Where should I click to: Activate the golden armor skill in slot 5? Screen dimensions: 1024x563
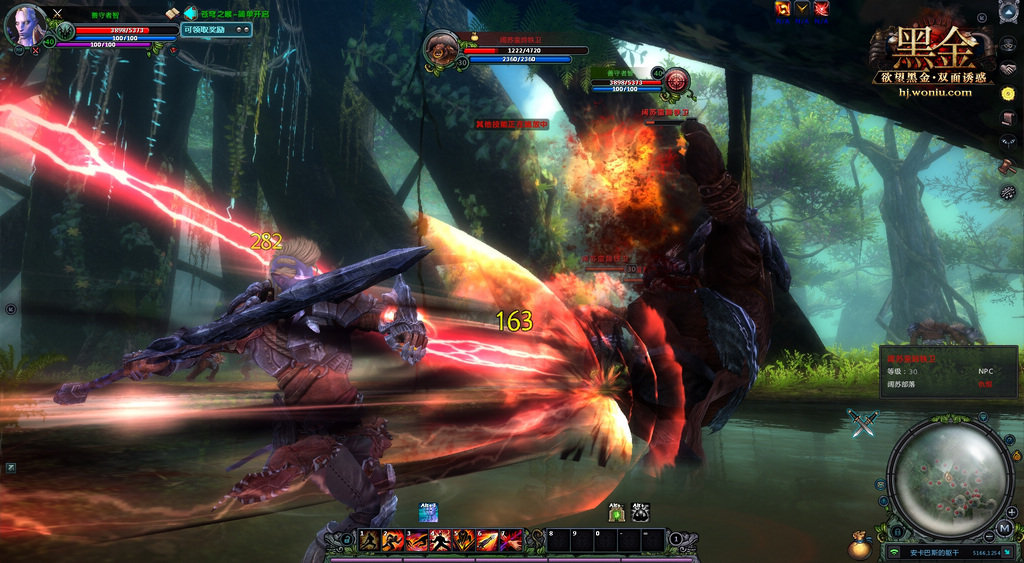coord(464,541)
